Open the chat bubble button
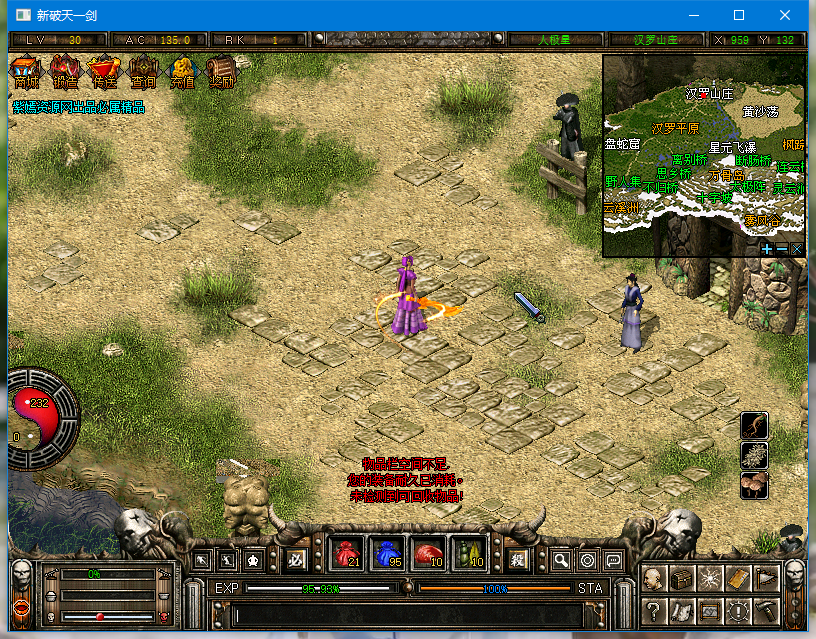 click(613, 560)
